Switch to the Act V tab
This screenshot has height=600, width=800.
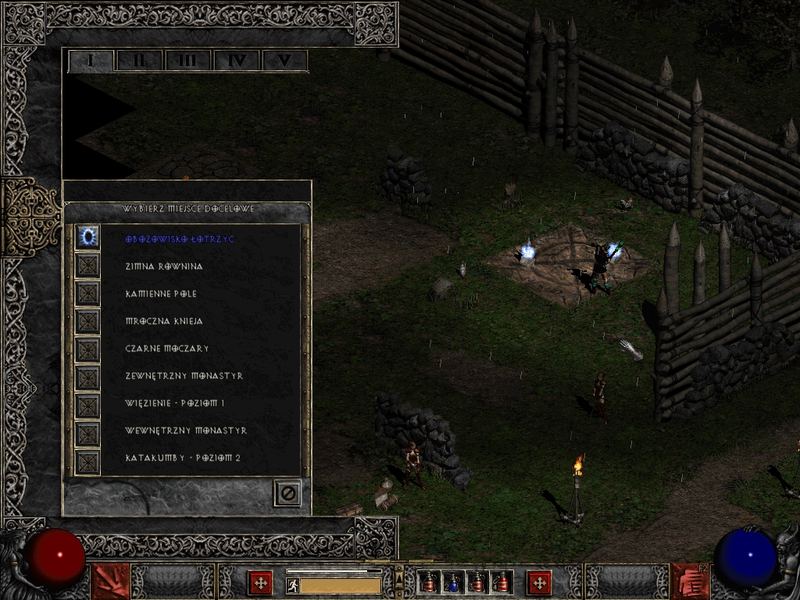284,60
